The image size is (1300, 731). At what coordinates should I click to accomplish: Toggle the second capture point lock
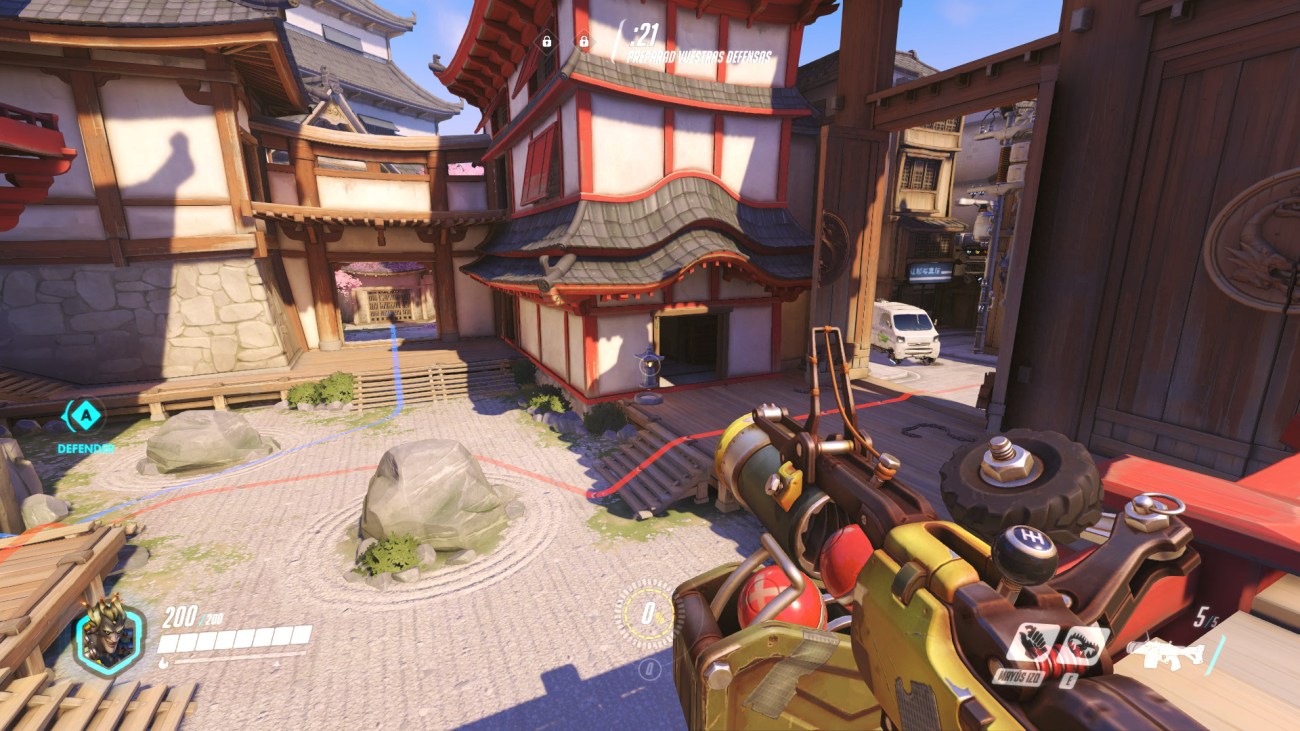point(583,44)
